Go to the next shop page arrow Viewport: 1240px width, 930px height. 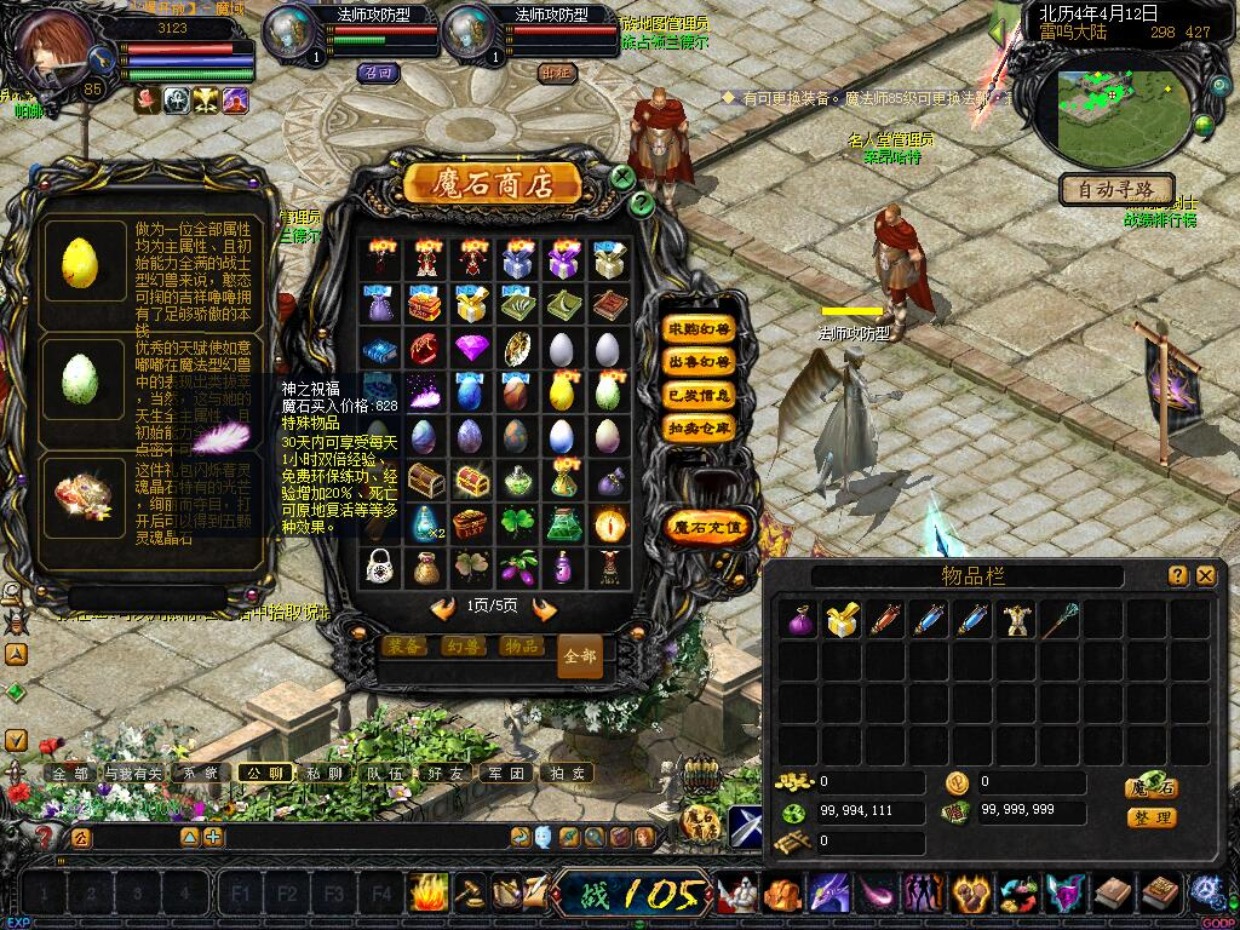544,608
